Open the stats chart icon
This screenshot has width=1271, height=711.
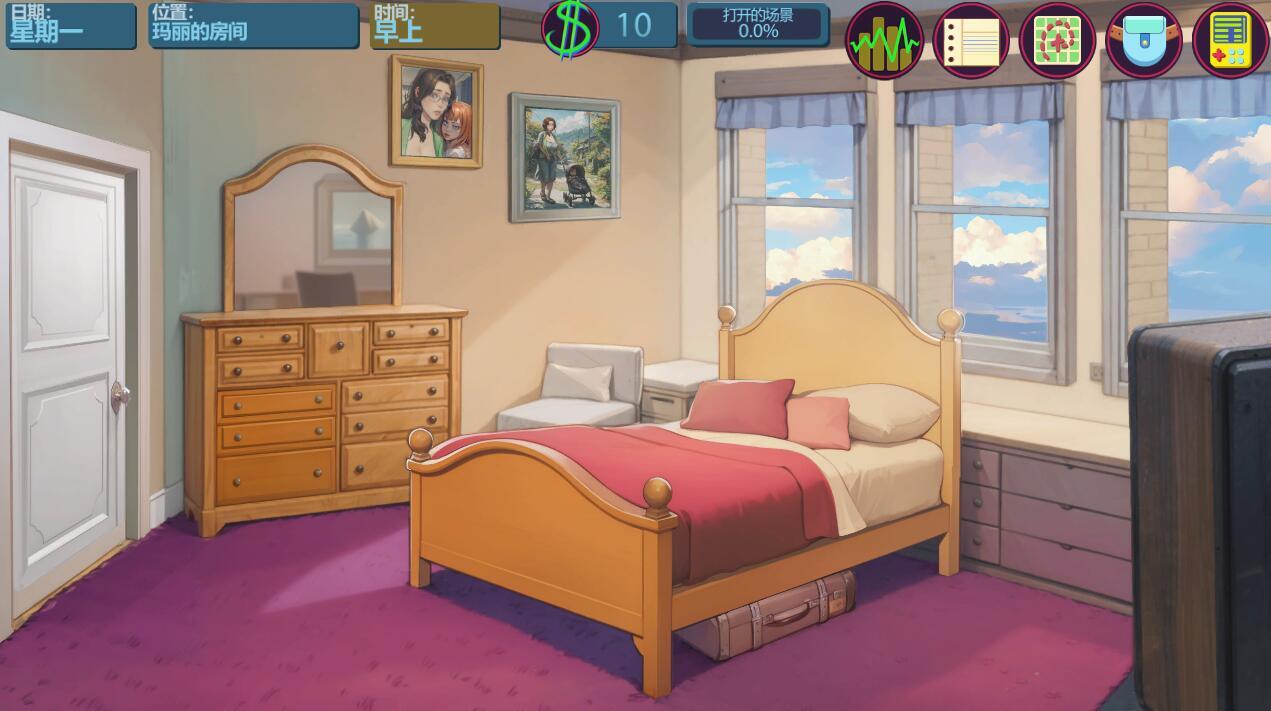click(x=884, y=41)
